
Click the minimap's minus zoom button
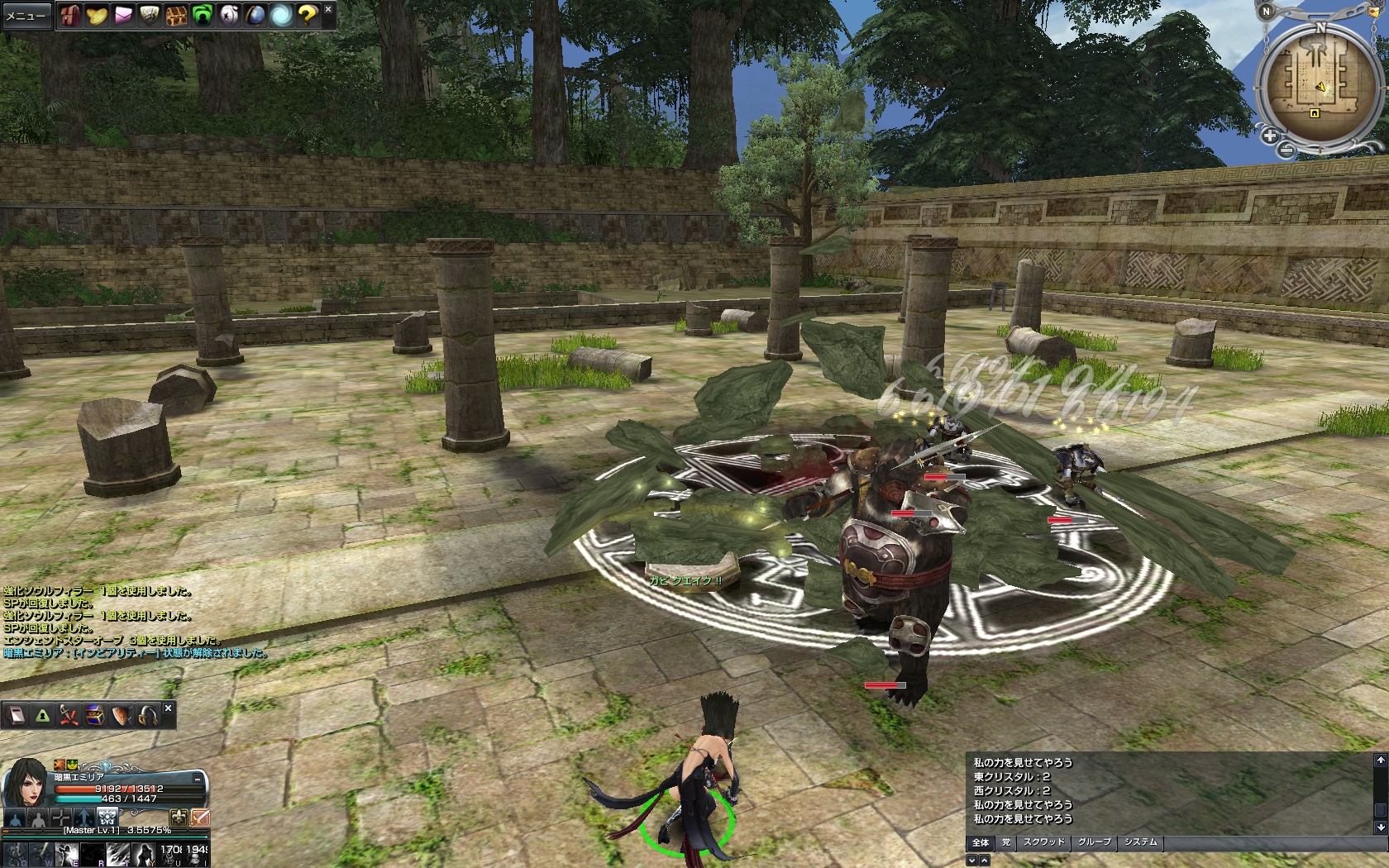click(1286, 150)
